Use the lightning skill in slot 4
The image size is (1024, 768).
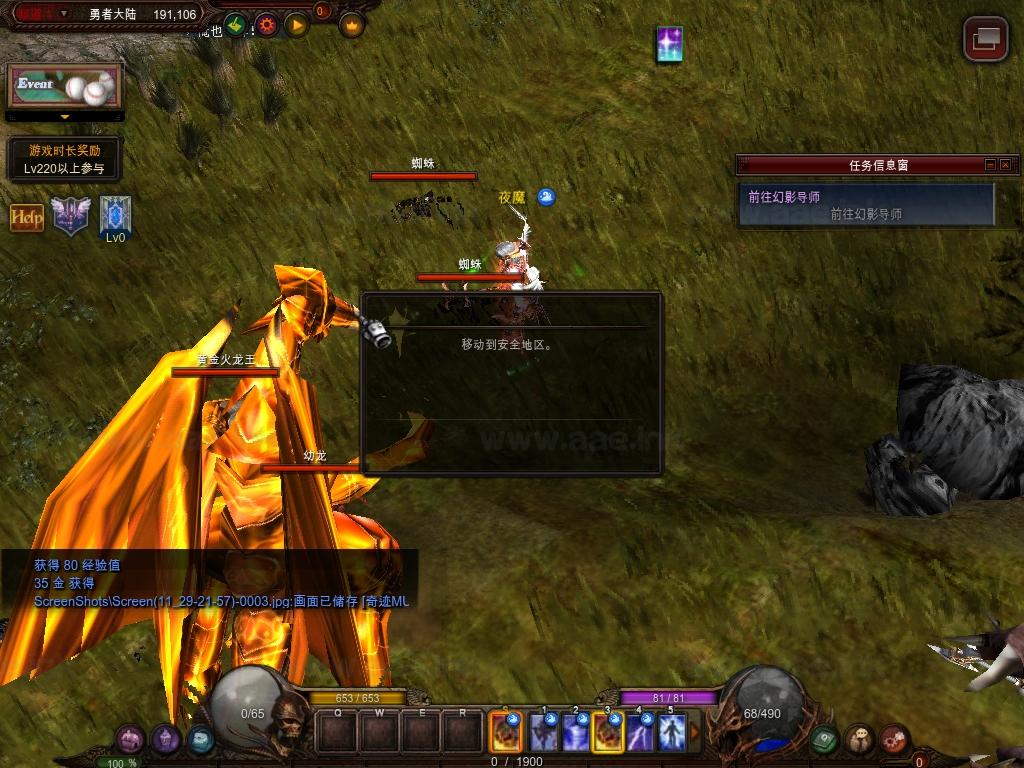pos(639,733)
